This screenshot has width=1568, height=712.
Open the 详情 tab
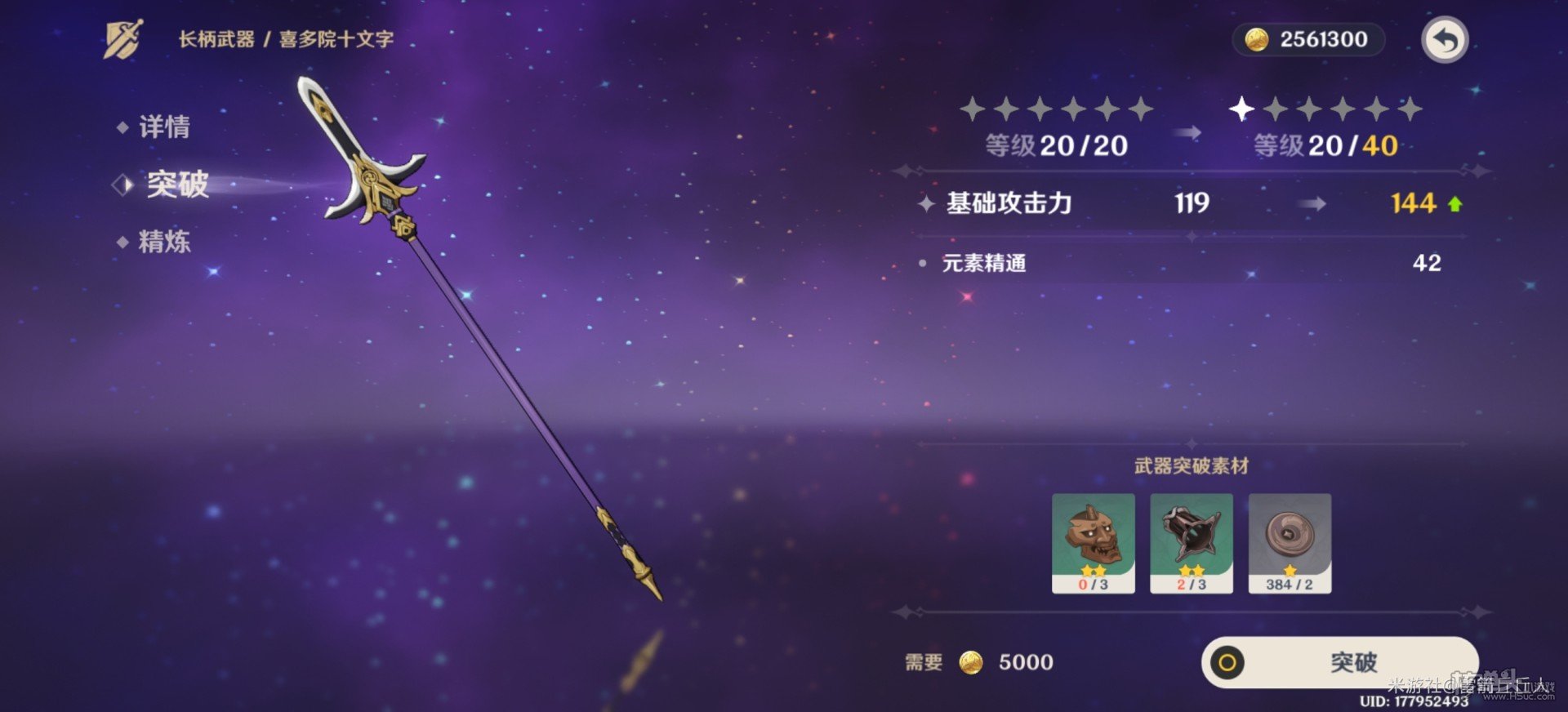[x=166, y=127]
